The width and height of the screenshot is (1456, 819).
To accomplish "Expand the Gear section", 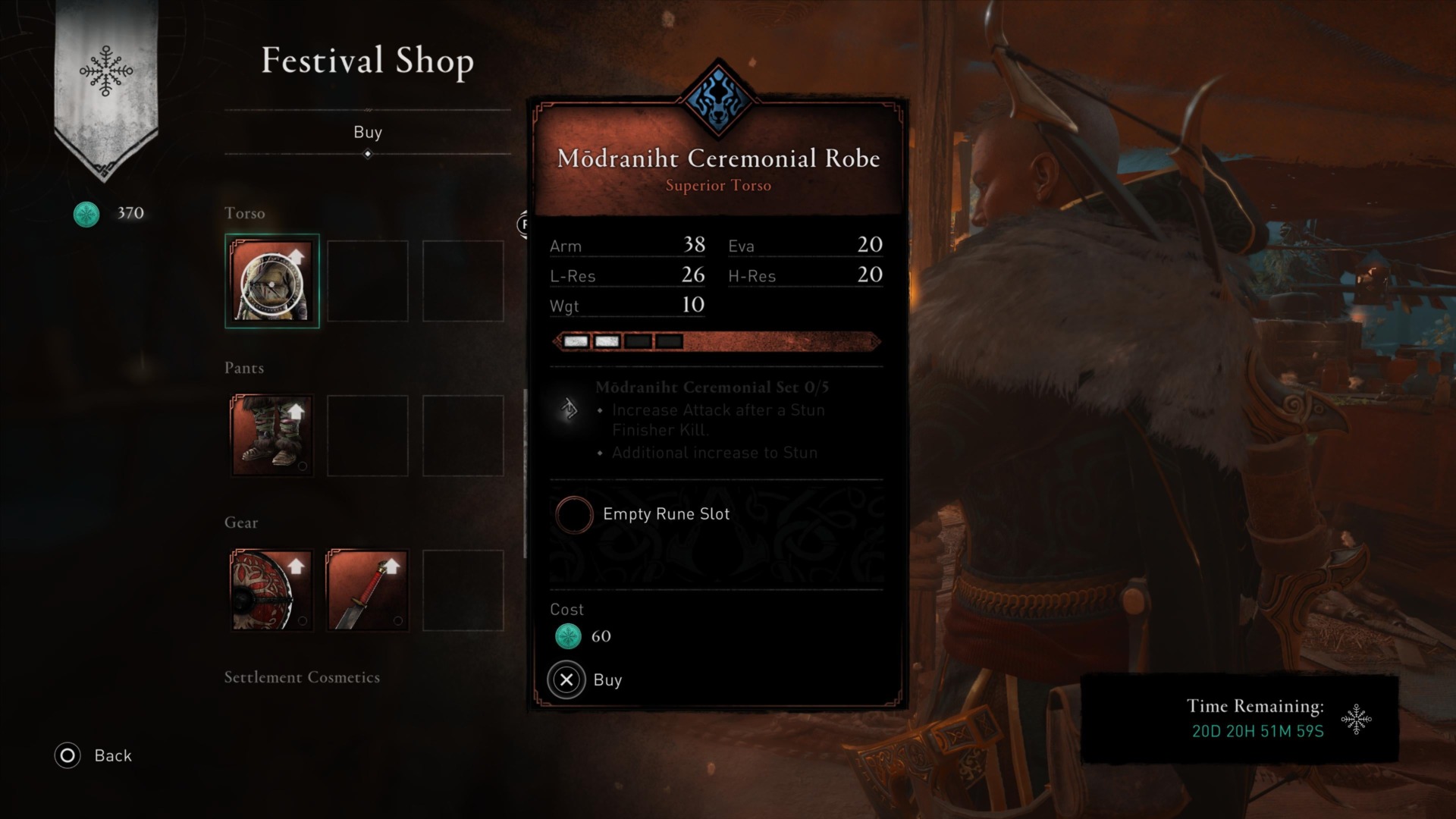I will coord(241,522).
